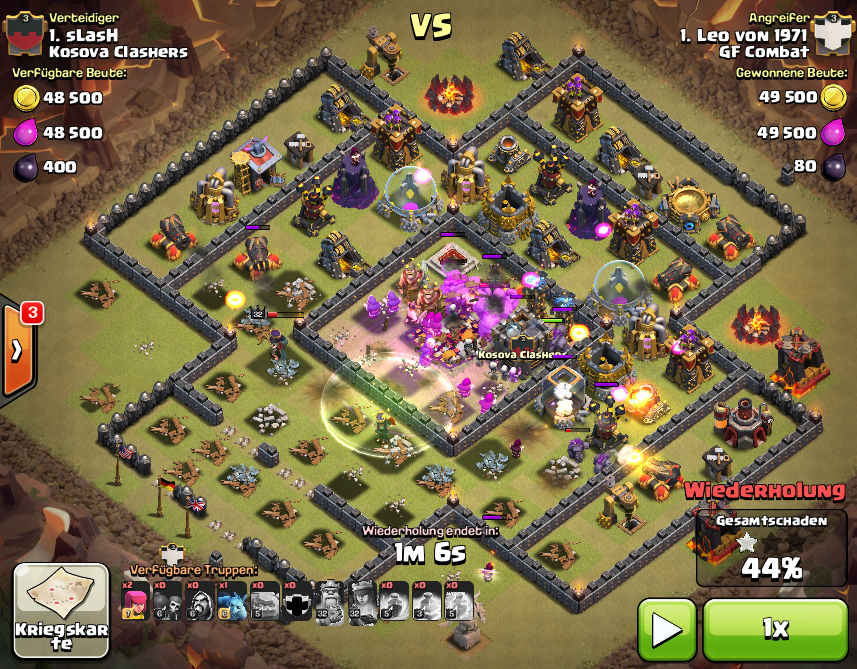857x669 pixels.
Task: Select the Wall Breaker troop slot
Action: coord(168,601)
